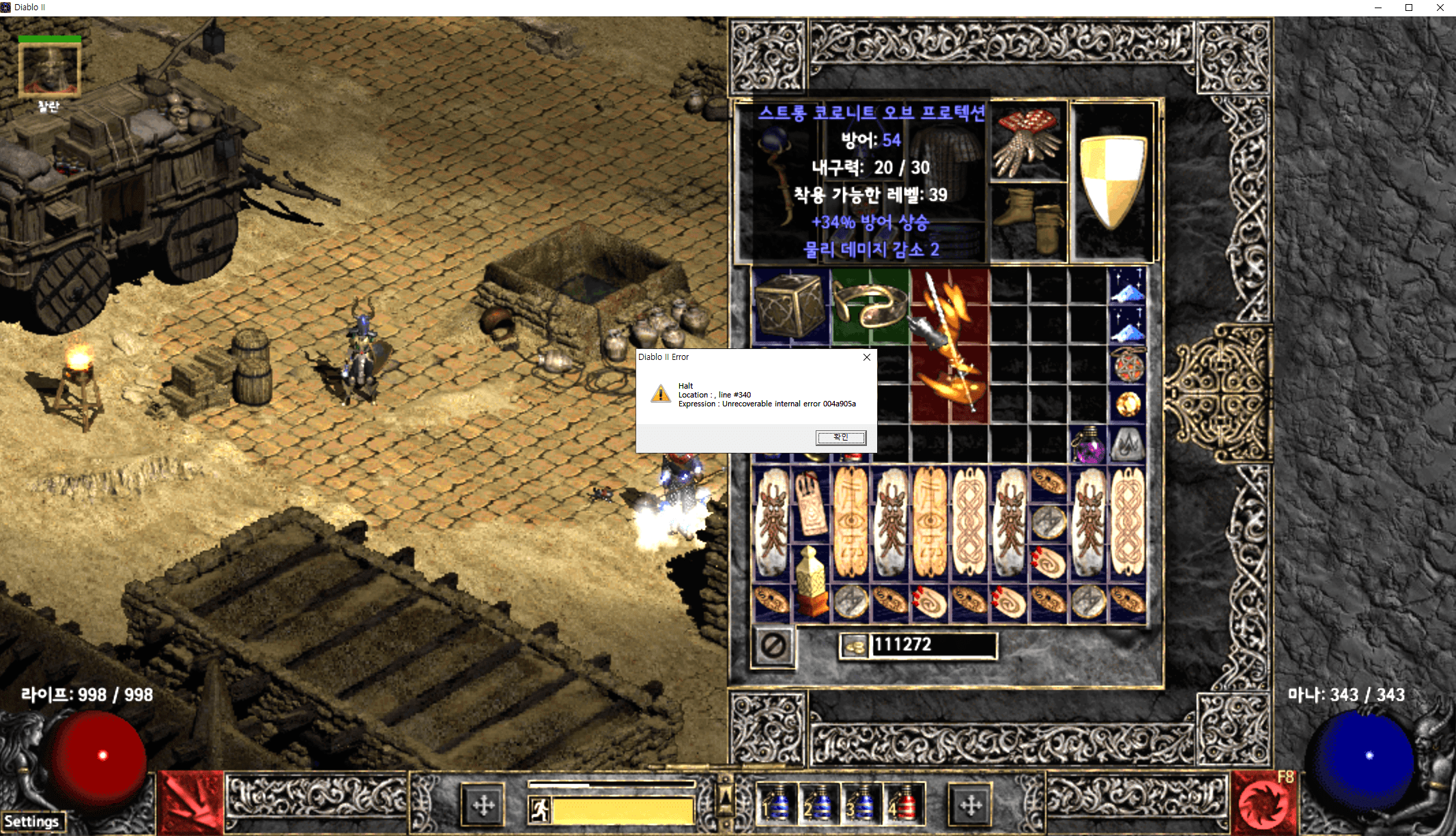1456x836 pixels.
Task: Open the right skill icon labeled F8
Action: pos(1265,803)
